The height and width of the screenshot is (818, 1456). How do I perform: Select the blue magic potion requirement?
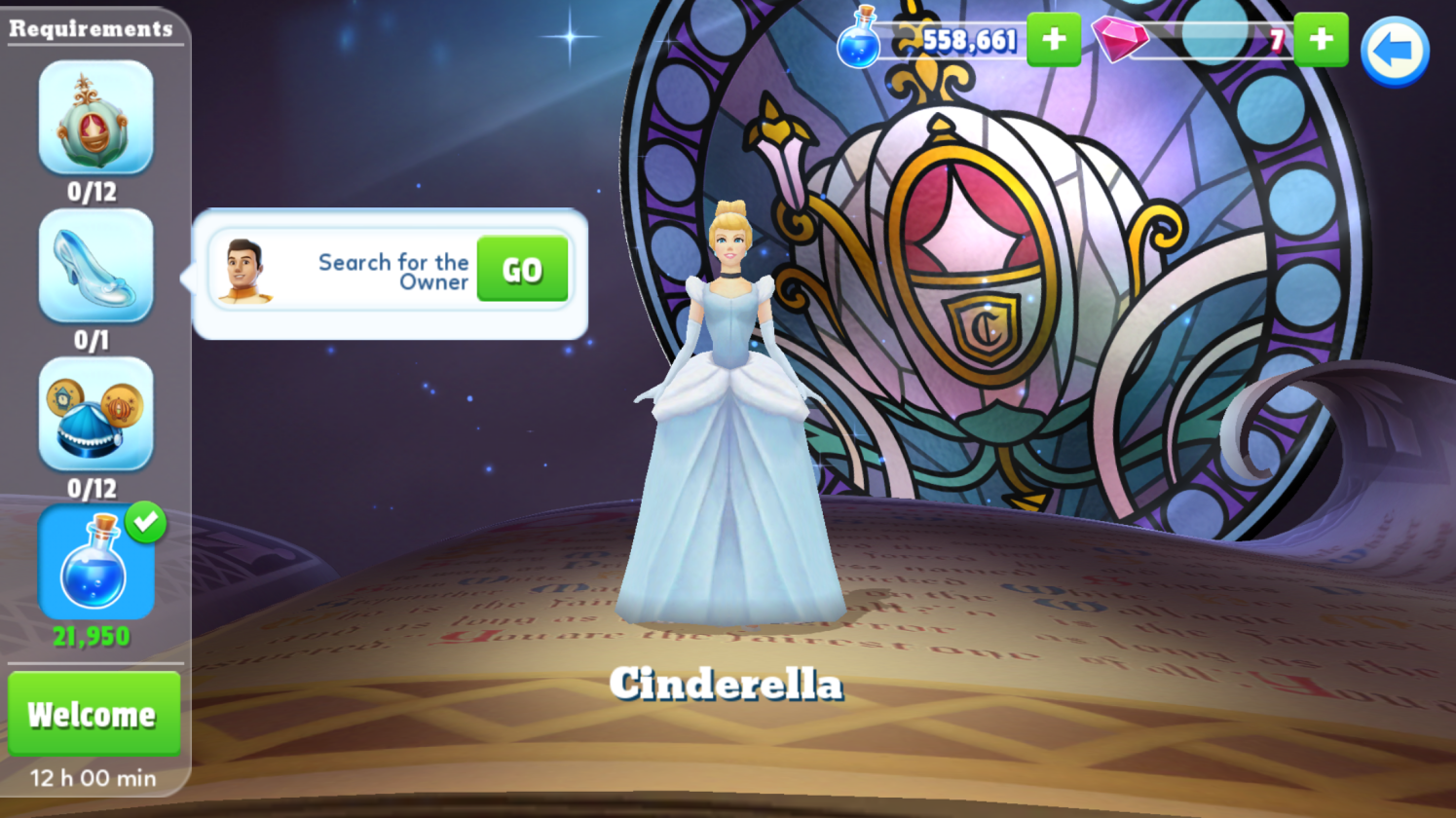95,563
